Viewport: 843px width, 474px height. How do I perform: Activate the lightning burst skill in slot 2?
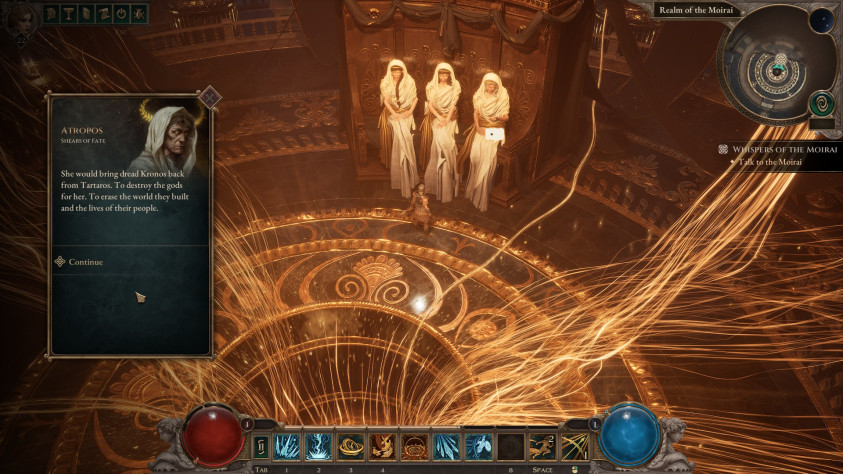click(x=318, y=446)
